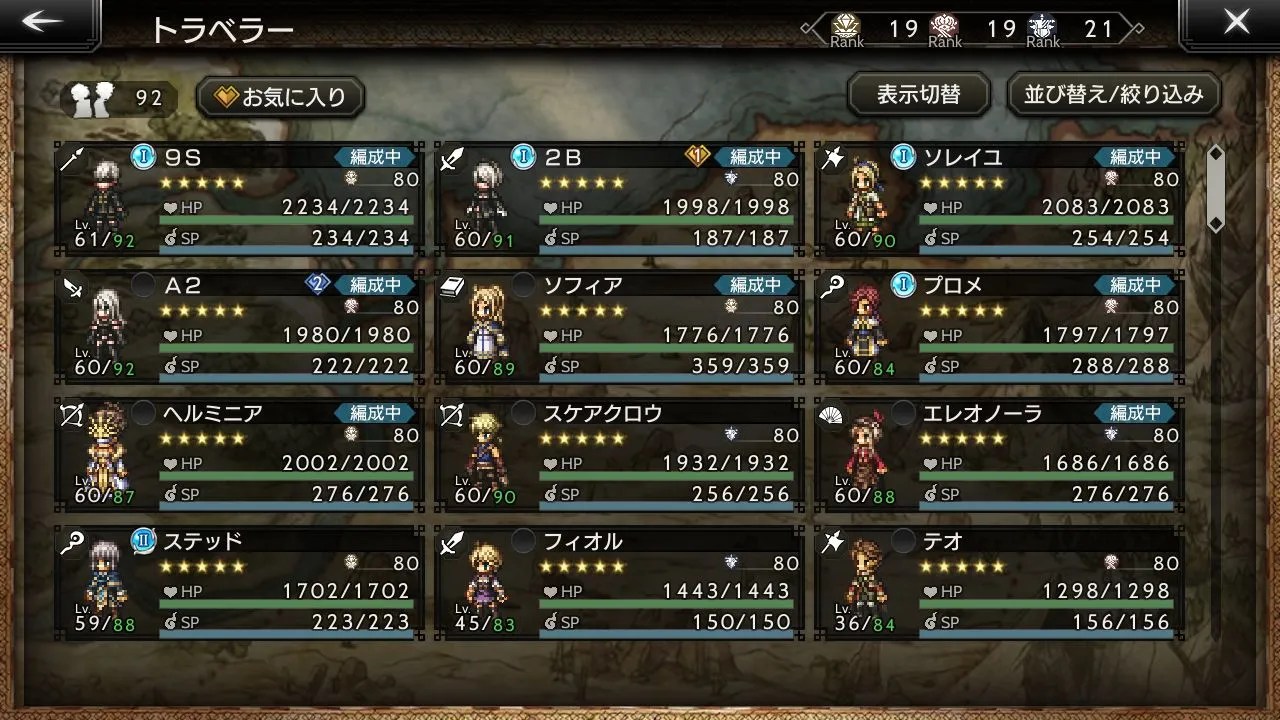Click the traveler list scrollbar handle

coord(1216,188)
